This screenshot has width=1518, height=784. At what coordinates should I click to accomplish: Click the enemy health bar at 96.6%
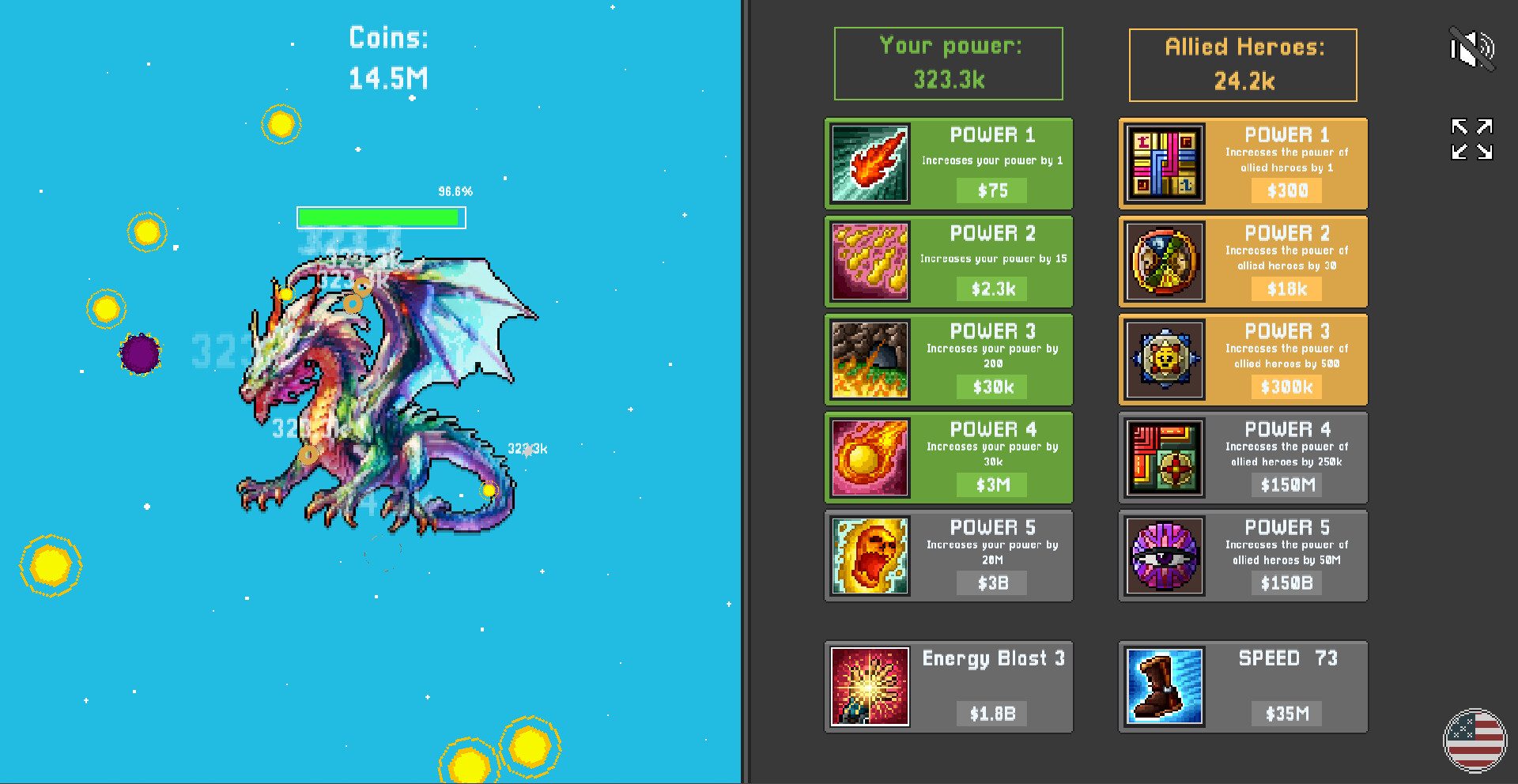381,217
